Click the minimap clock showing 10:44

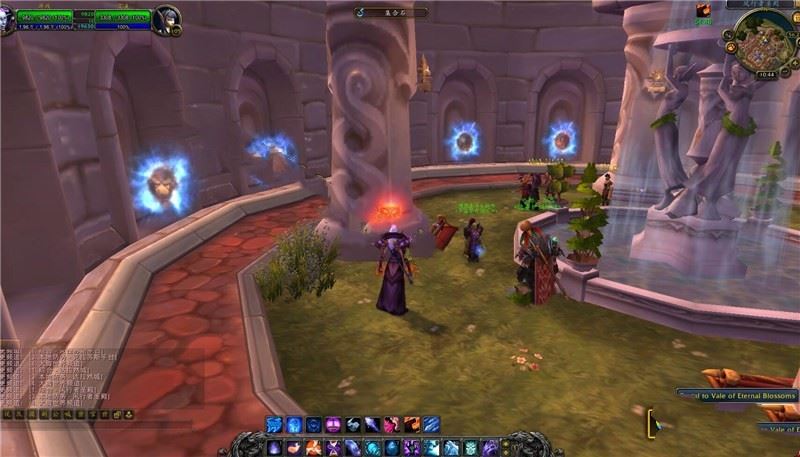[767, 75]
